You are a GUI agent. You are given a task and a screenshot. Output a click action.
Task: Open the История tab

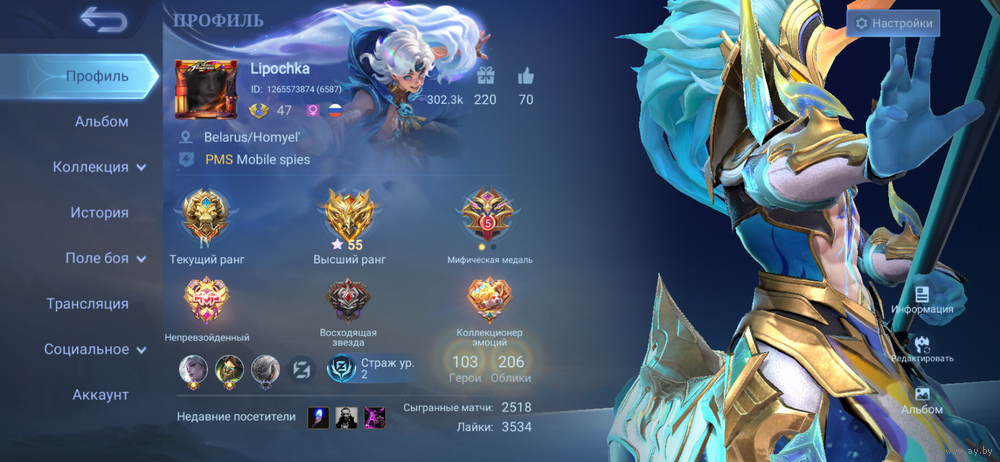click(99, 213)
